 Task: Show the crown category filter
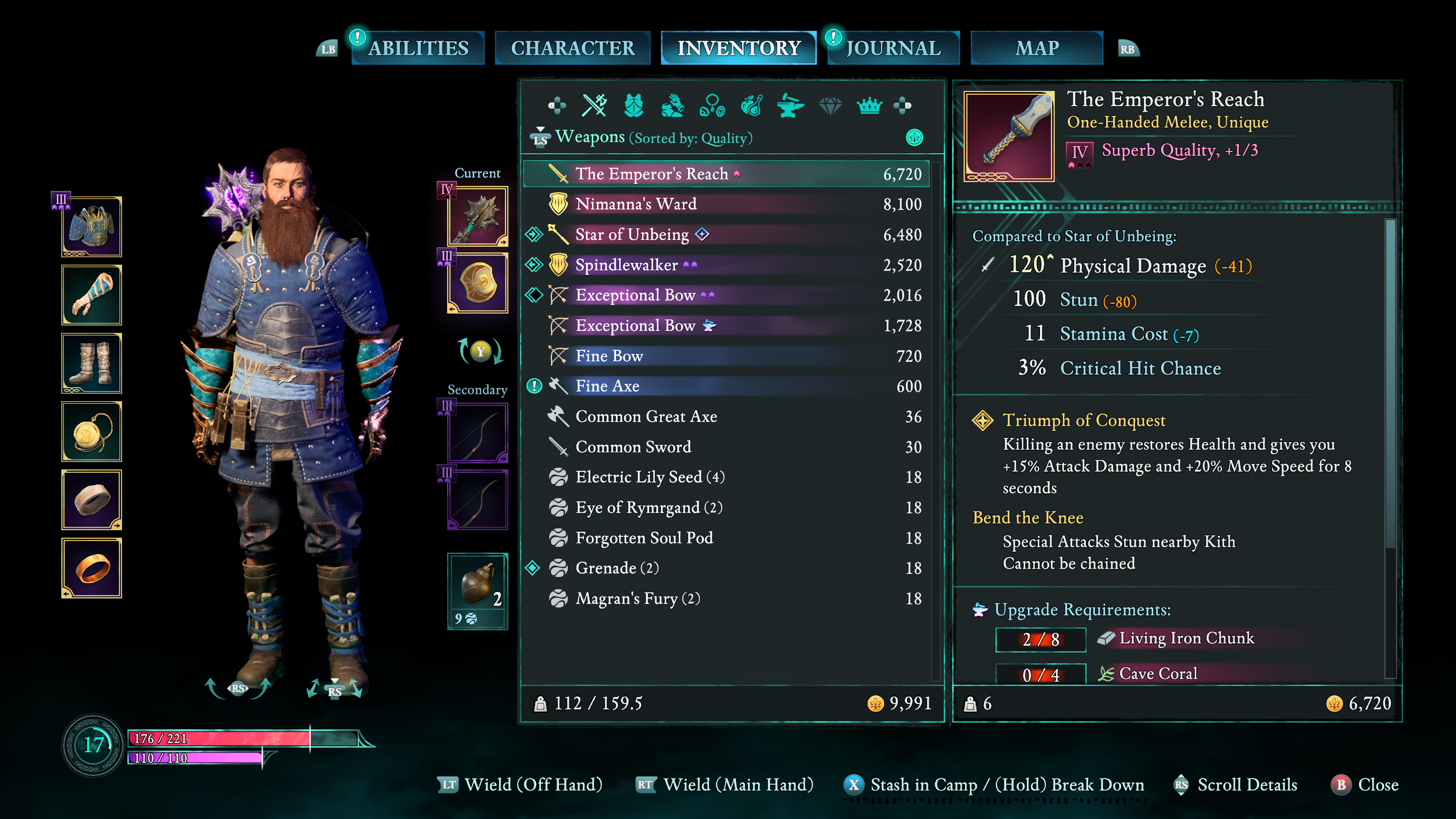869,106
